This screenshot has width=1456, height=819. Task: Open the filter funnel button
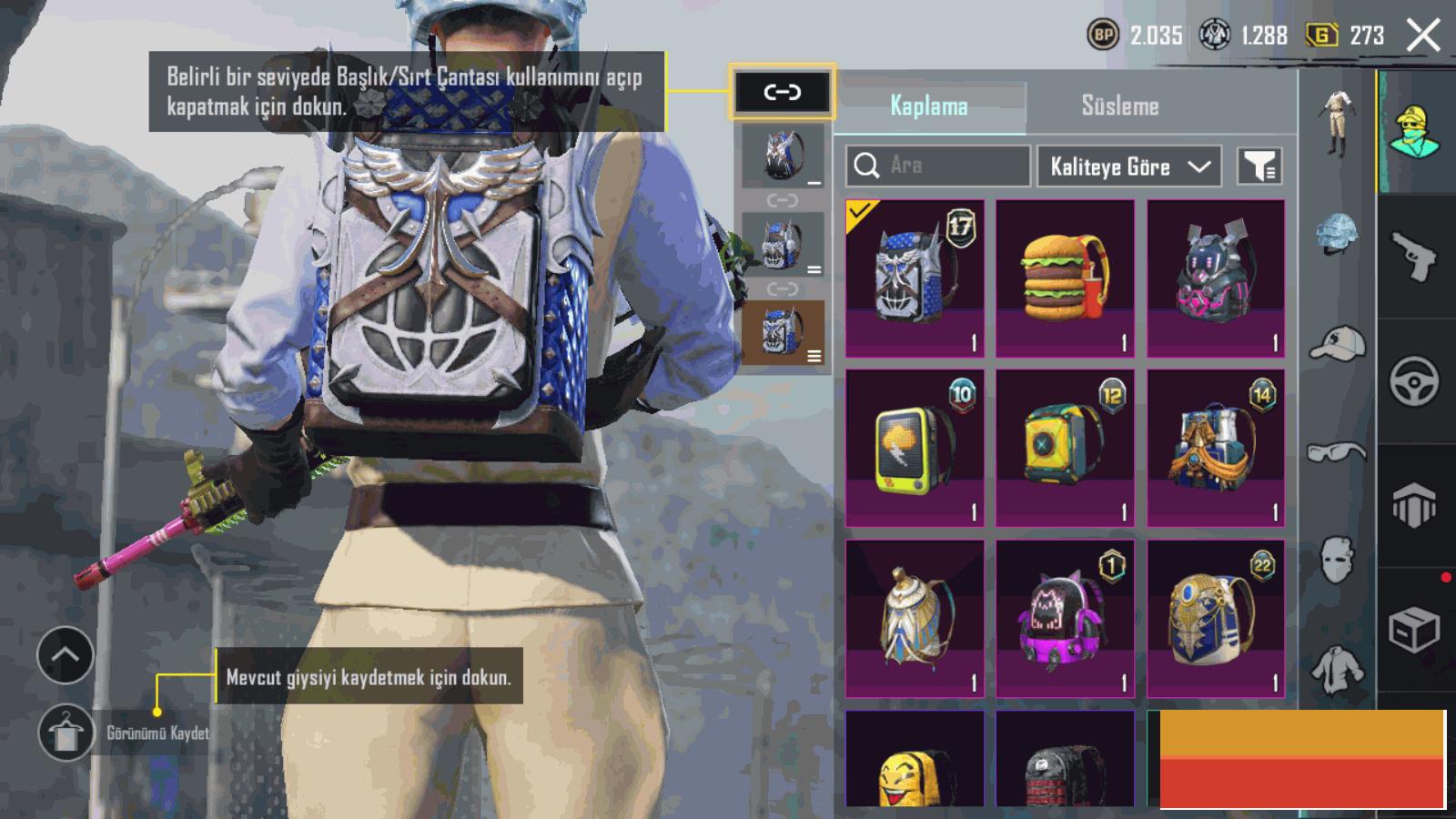pyautogui.click(x=1259, y=167)
